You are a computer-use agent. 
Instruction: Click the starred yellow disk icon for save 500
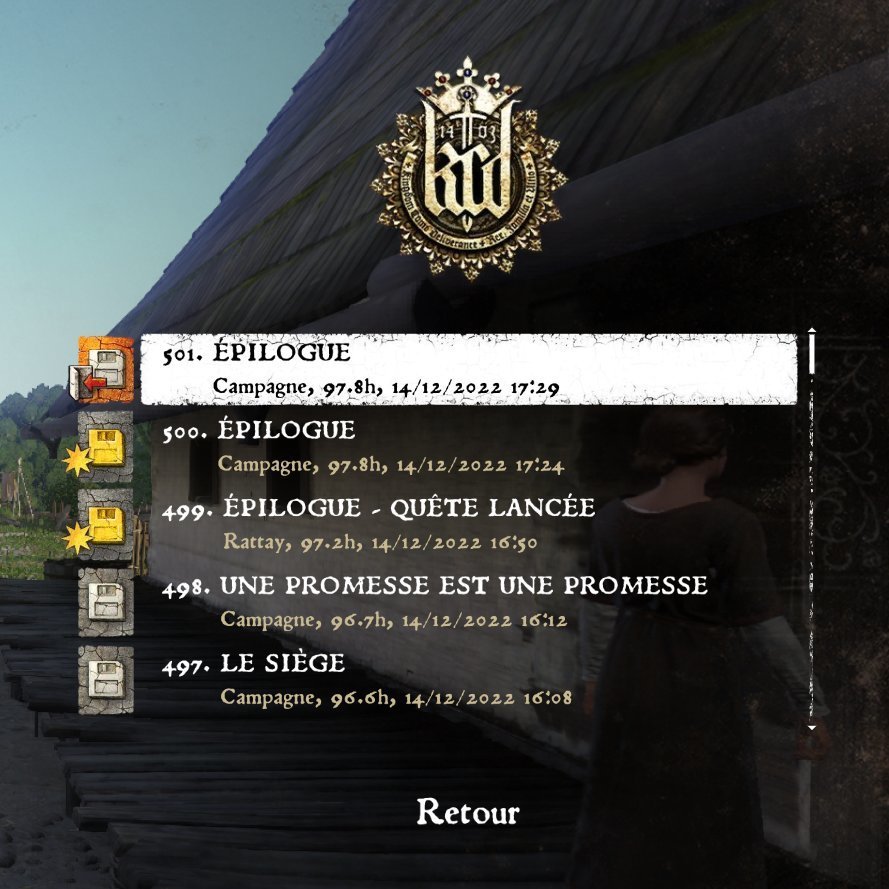point(105,447)
